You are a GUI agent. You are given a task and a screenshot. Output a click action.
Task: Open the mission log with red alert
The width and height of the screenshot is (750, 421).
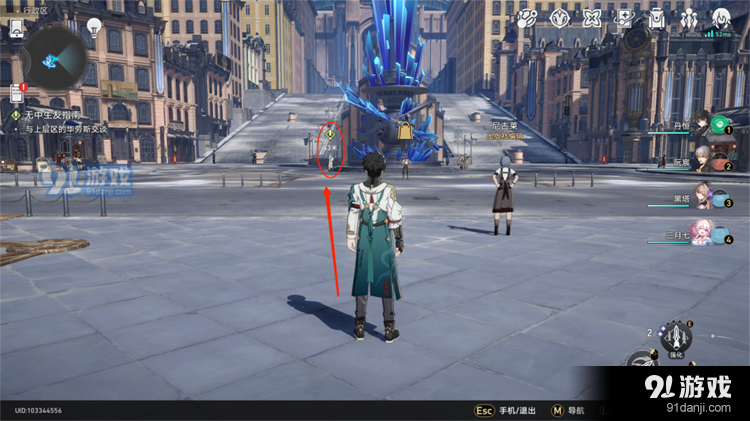[17, 93]
